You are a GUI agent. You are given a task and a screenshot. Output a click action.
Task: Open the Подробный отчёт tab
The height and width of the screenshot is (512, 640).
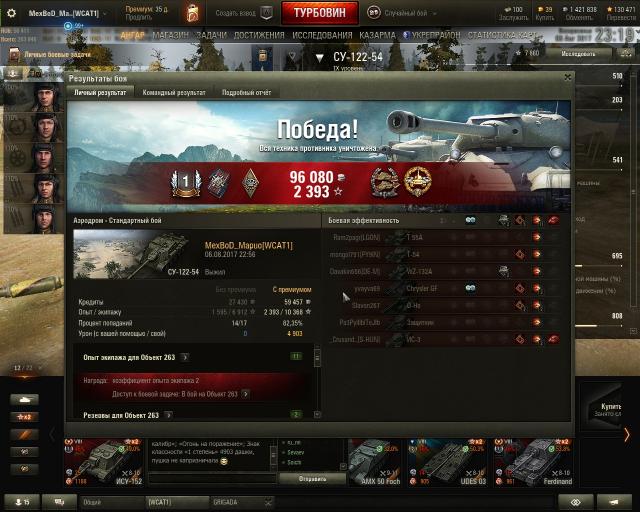click(246, 92)
